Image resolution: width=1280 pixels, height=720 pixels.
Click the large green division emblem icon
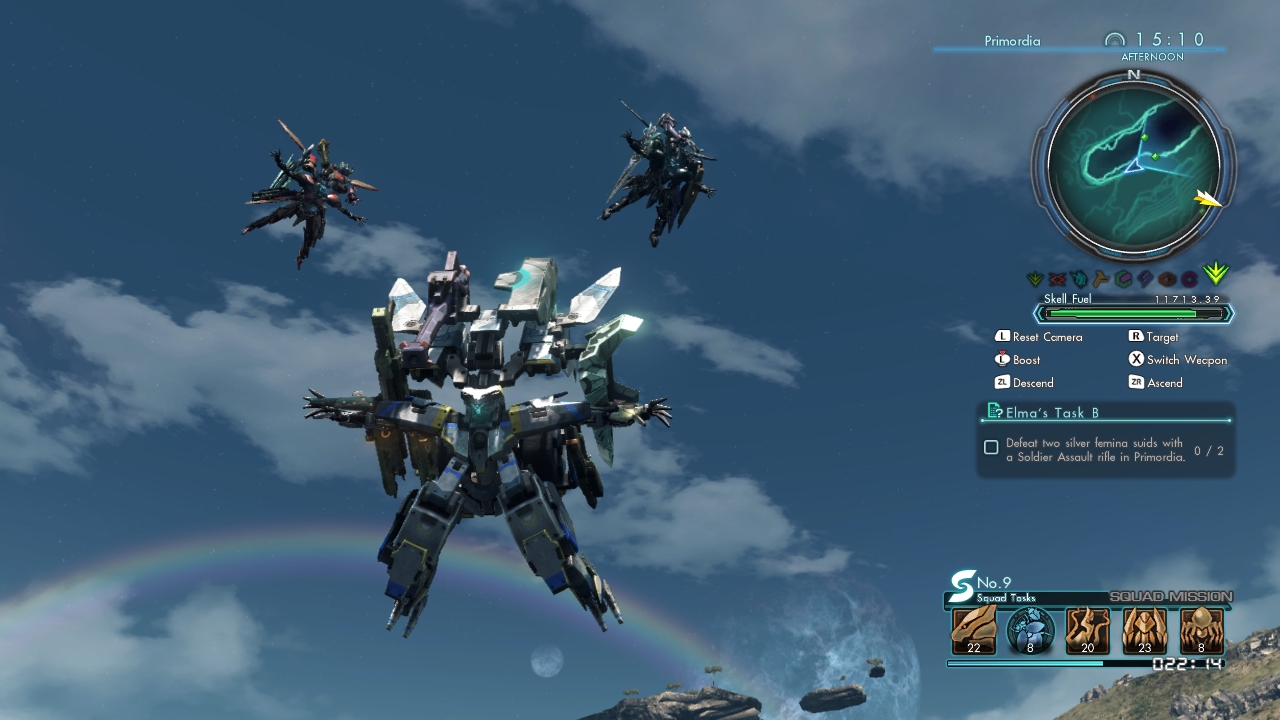pos(1216,274)
